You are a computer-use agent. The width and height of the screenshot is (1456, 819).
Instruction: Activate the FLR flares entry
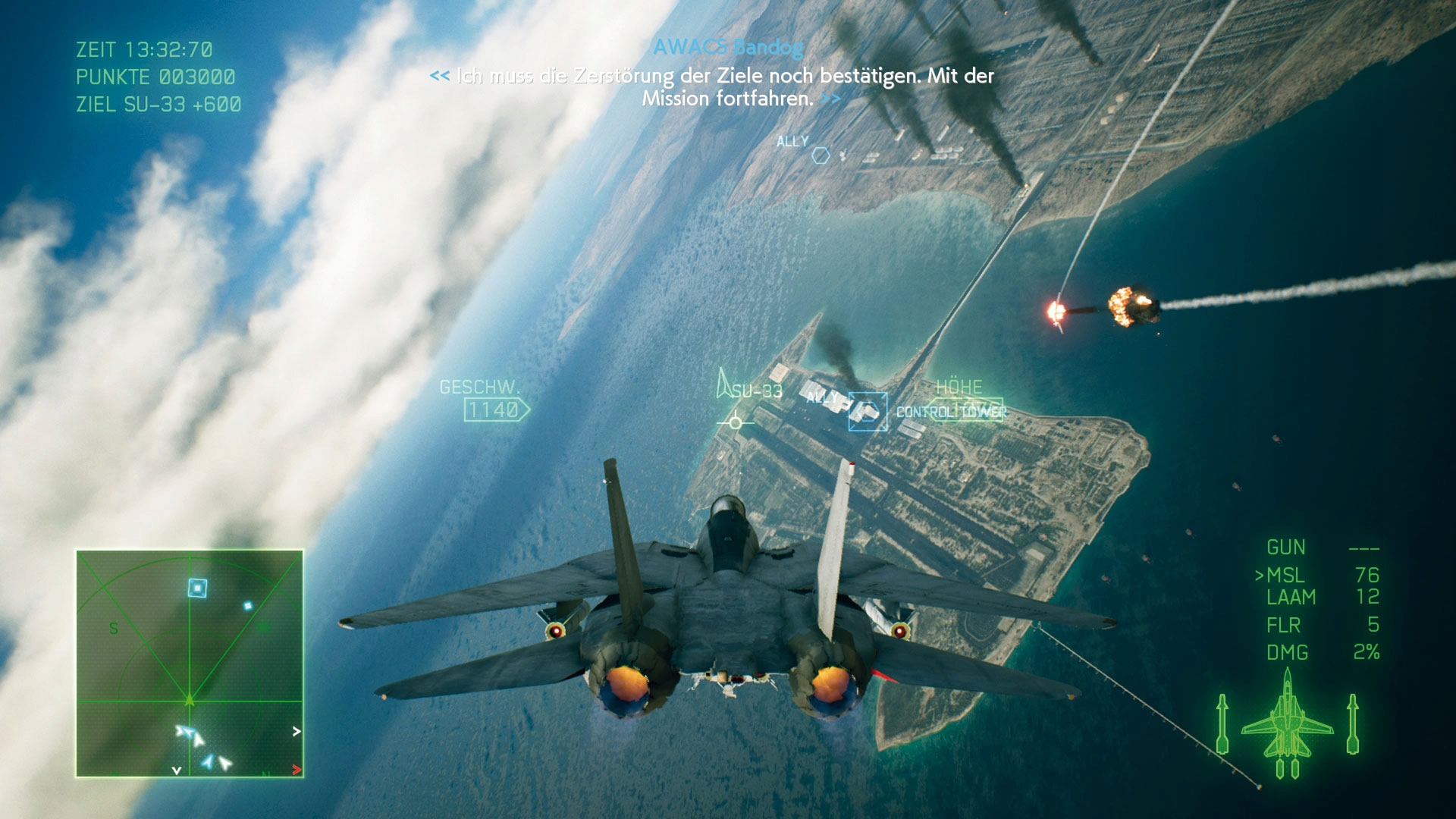[1283, 625]
